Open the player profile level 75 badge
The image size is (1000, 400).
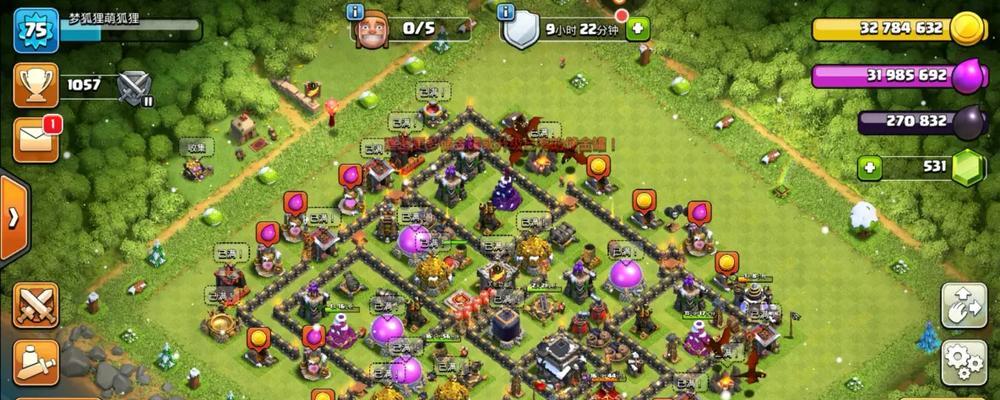tap(36, 31)
